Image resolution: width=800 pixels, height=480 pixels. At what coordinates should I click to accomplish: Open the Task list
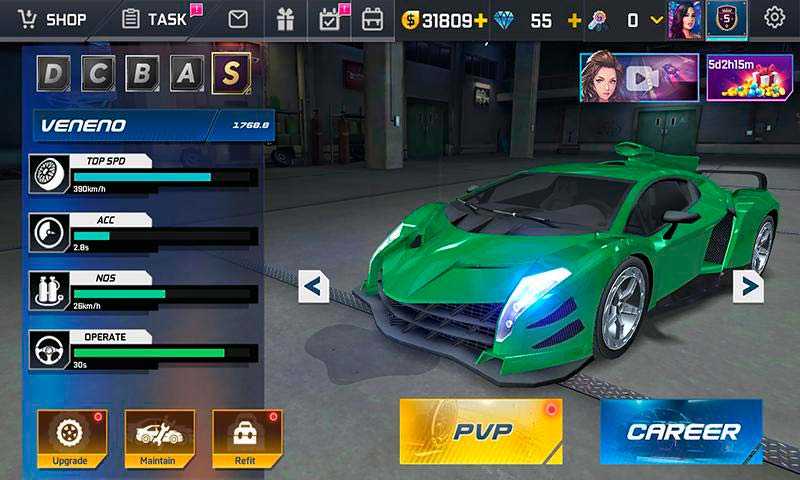155,19
